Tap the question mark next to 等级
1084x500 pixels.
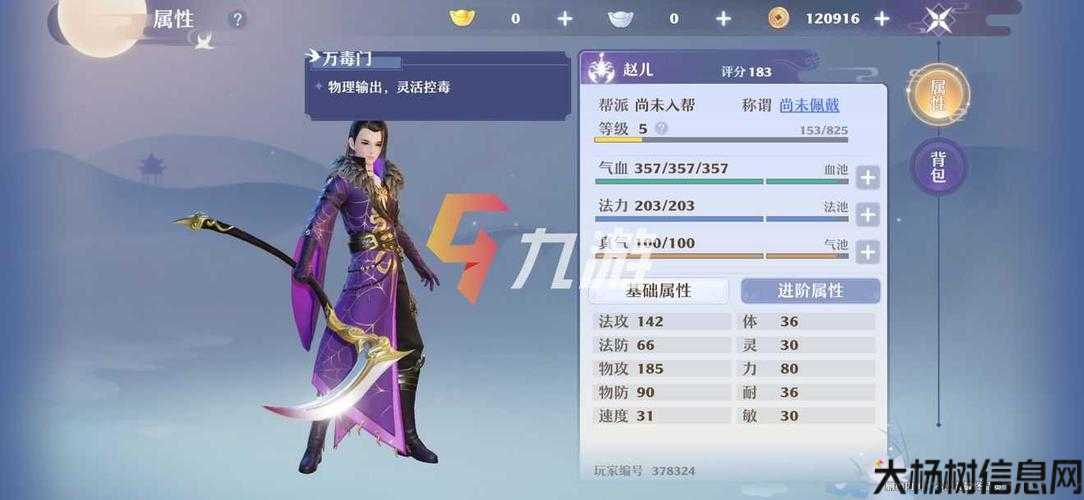pos(661,129)
